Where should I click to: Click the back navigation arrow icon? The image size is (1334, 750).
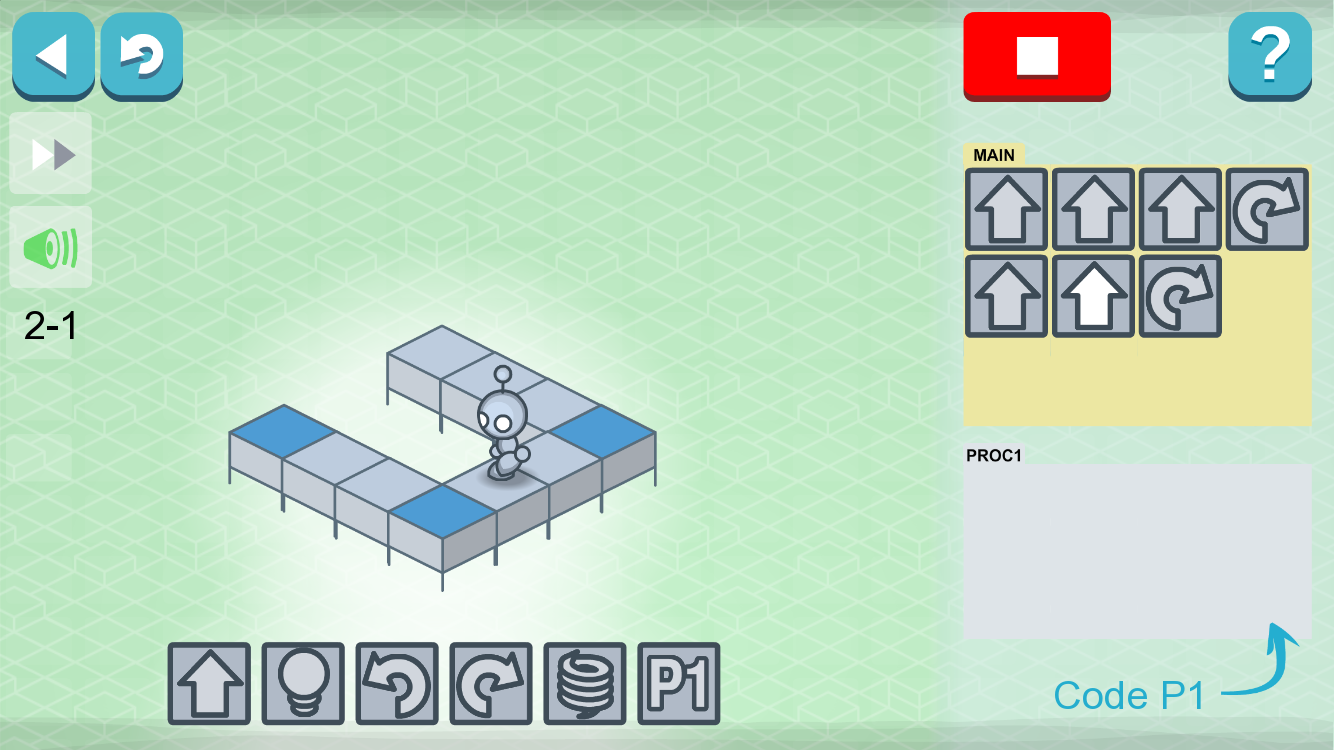52,57
